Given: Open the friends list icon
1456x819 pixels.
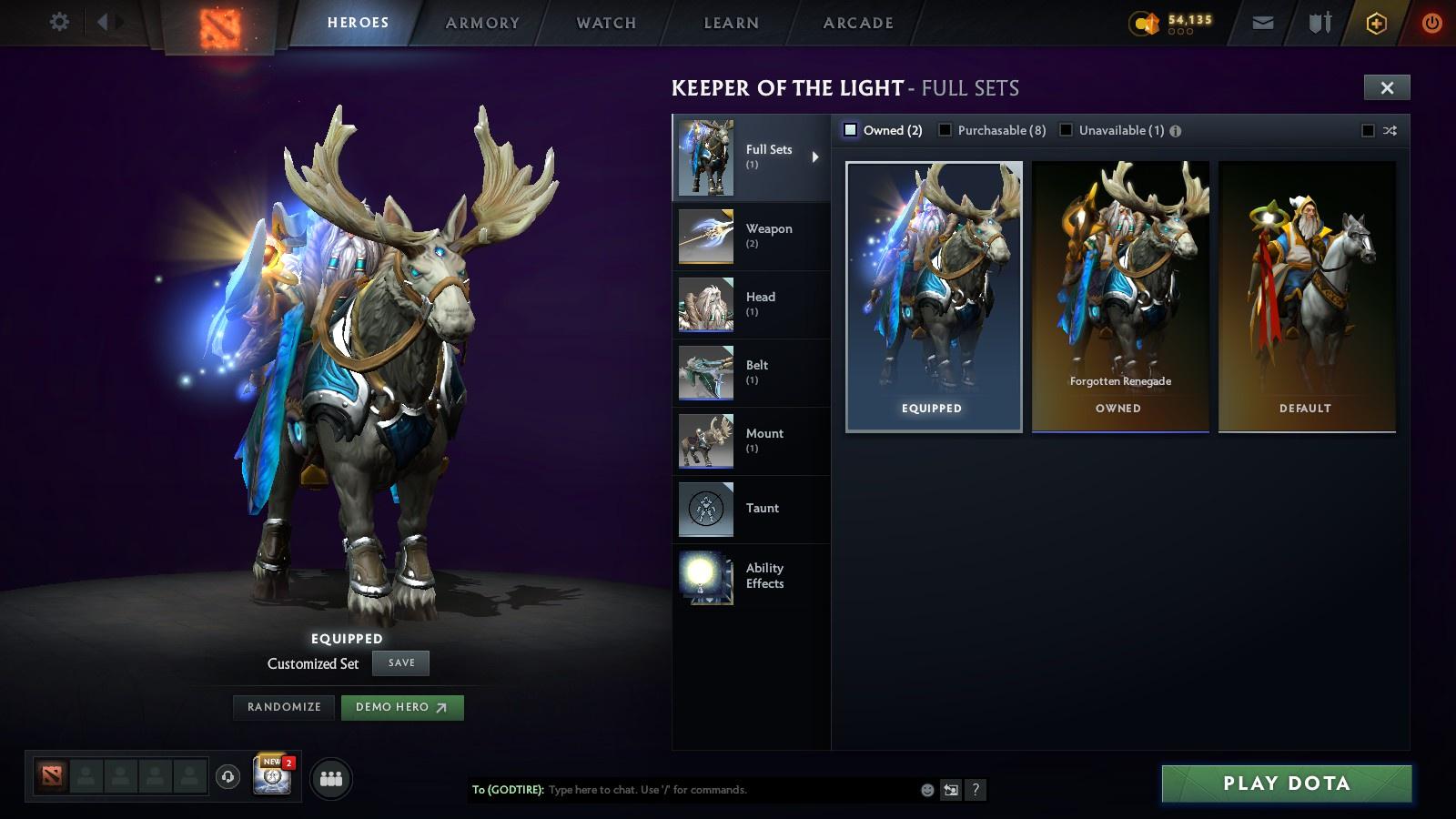Looking at the screenshot, I should tap(331, 778).
